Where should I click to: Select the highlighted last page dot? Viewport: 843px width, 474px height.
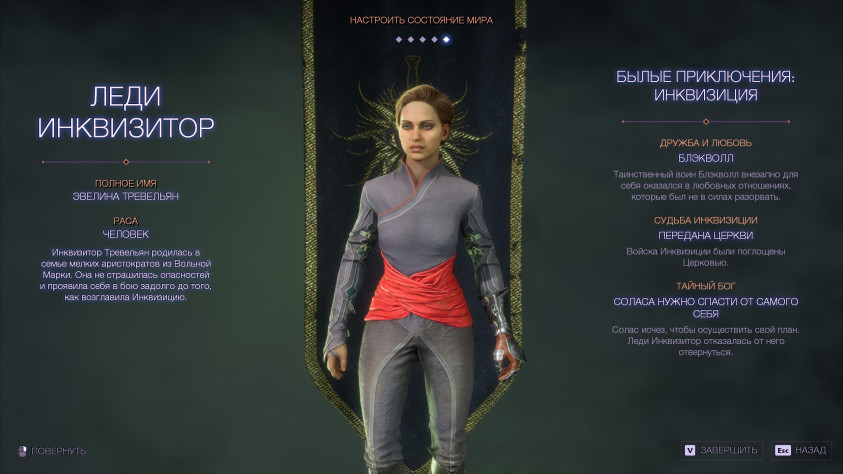[x=446, y=39]
